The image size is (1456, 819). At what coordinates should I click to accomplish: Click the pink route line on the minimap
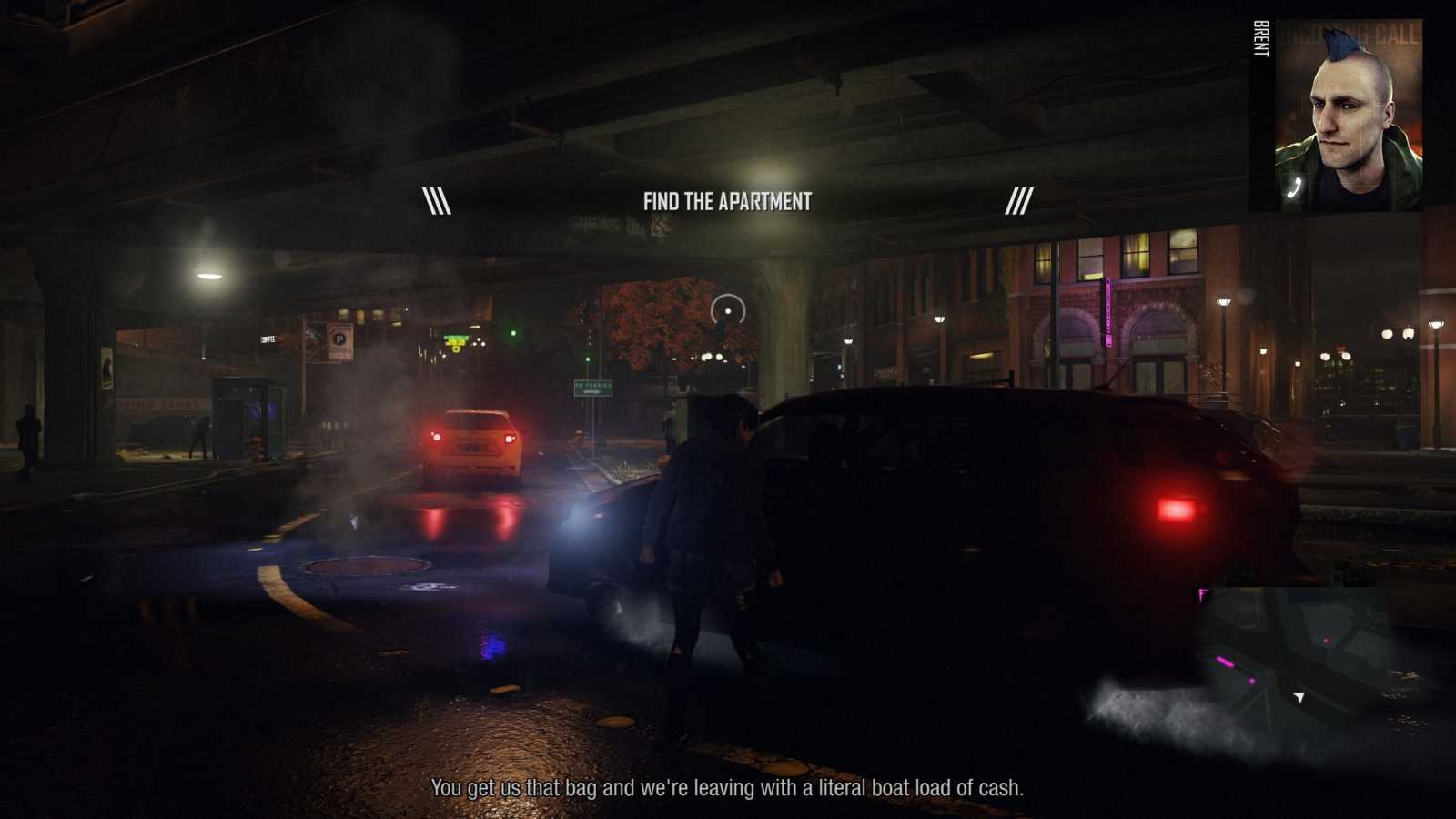(1226, 662)
